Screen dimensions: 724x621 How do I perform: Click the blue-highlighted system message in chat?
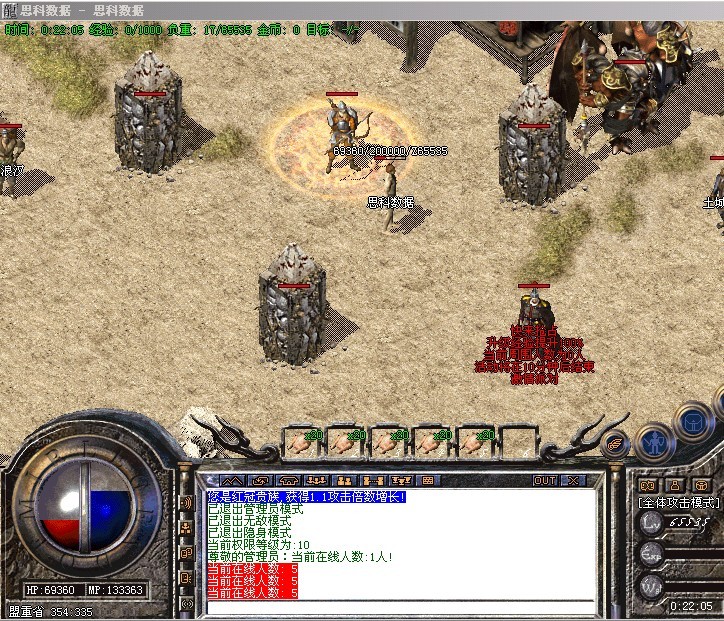point(307,497)
